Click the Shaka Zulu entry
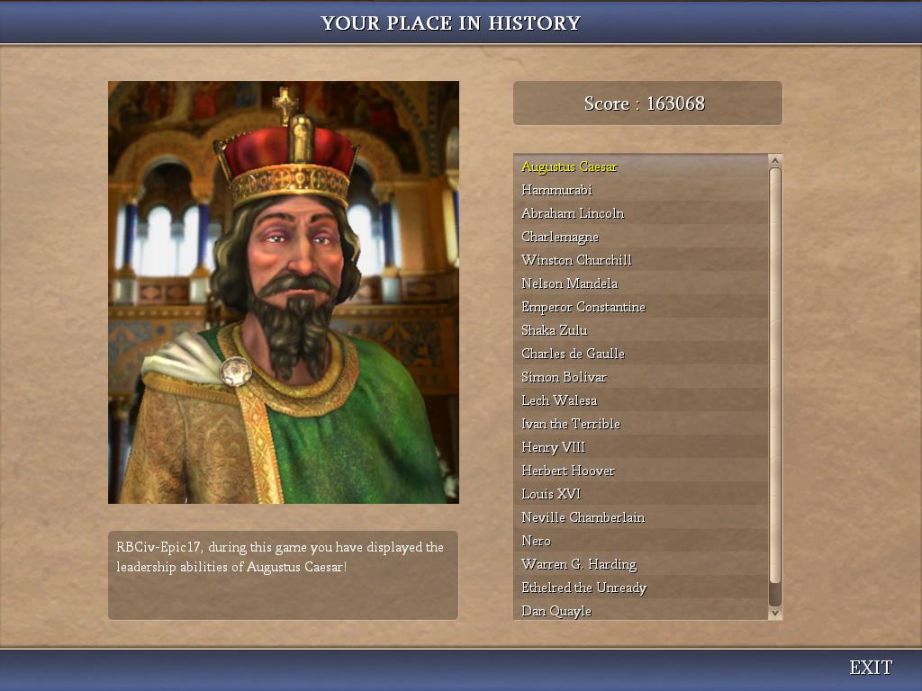 (554, 330)
